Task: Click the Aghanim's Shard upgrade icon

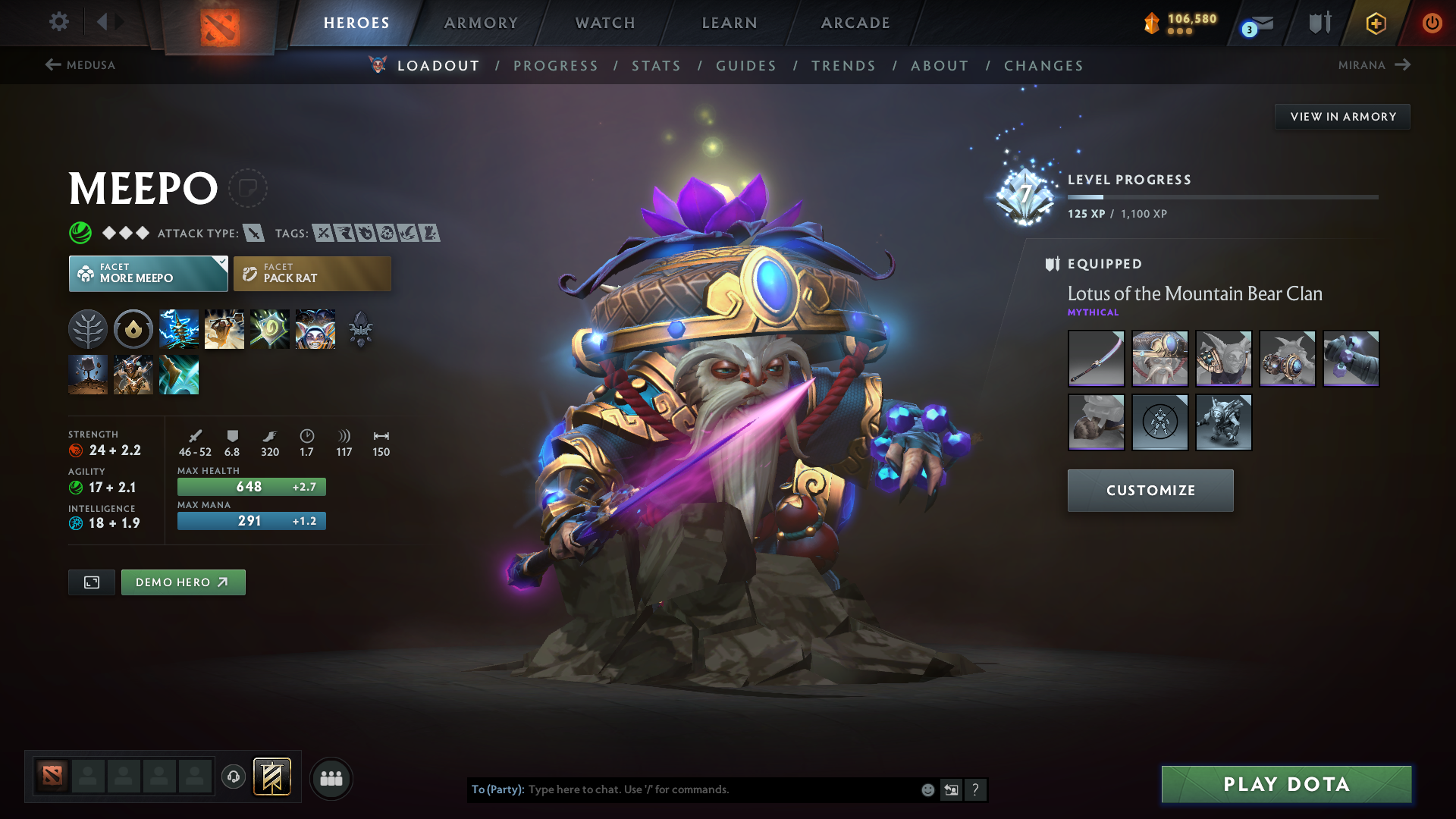Action: (x=361, y=330)
